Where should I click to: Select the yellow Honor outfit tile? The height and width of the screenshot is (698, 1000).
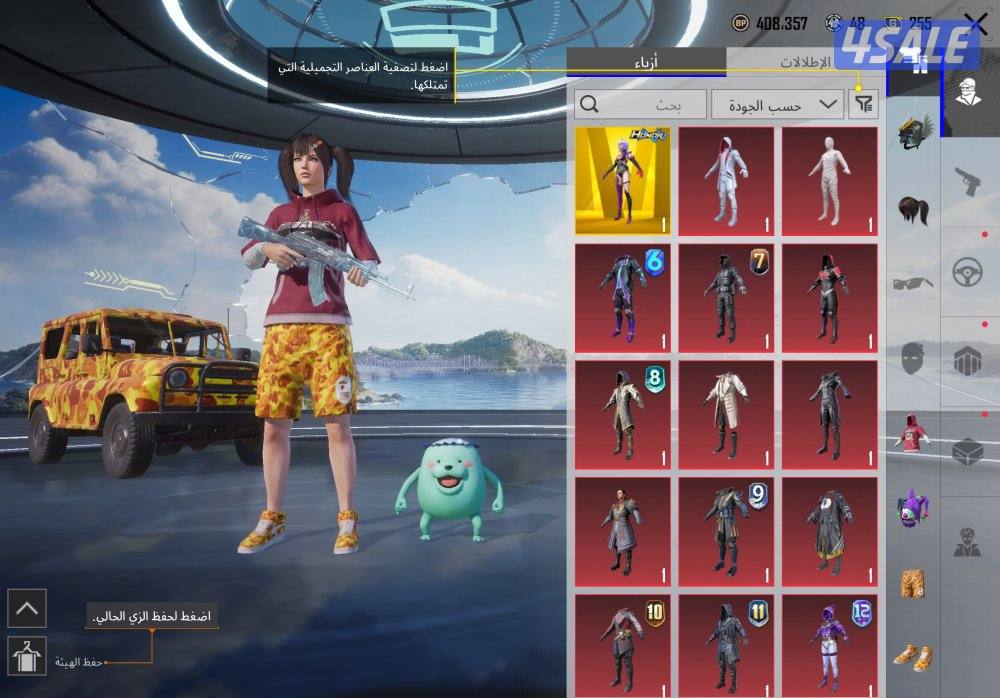pyautogui.click(x=622, y=181)
